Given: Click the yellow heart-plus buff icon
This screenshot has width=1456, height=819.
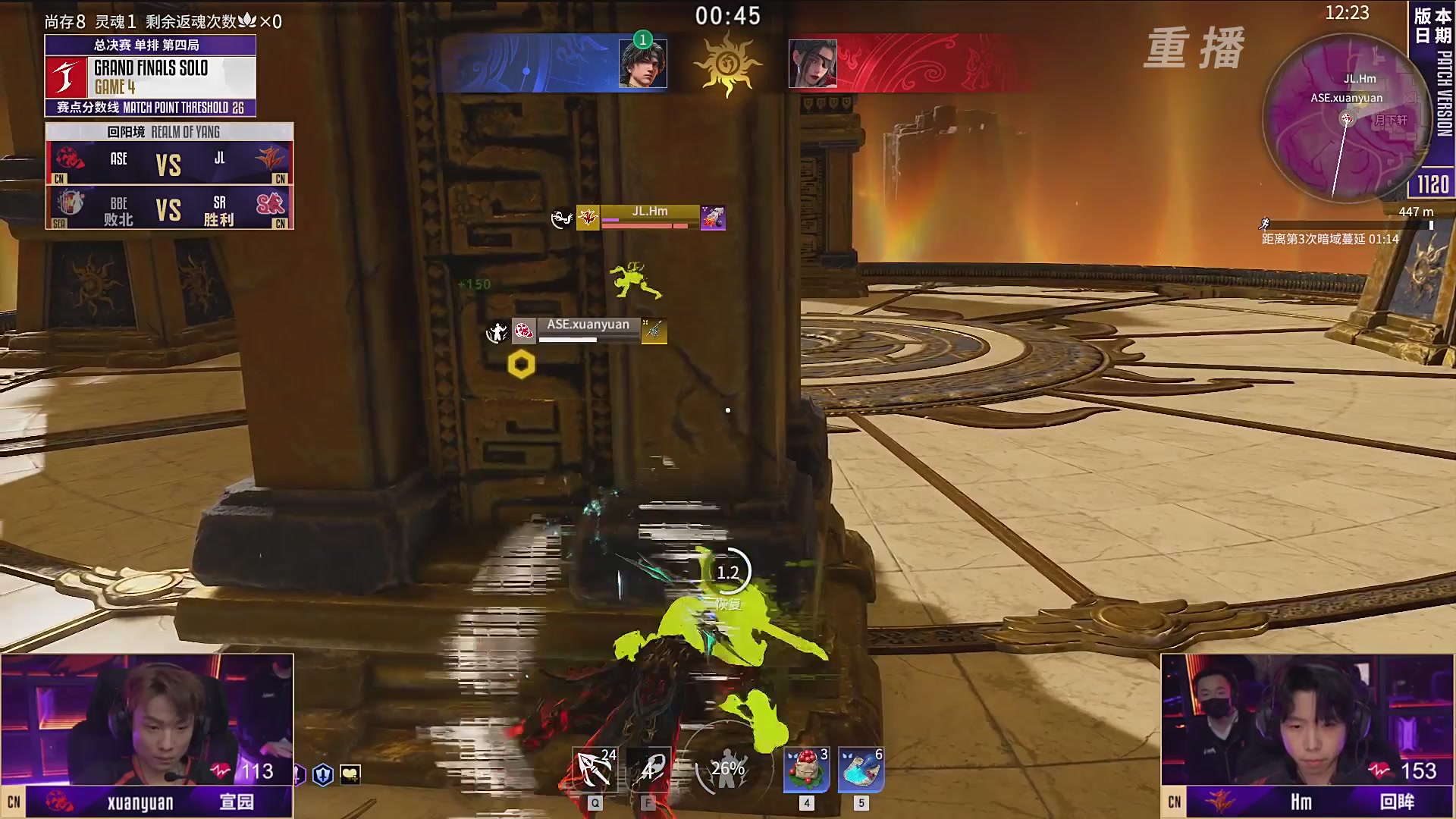Looking at the screenshot, I should (x=350, y=774).
